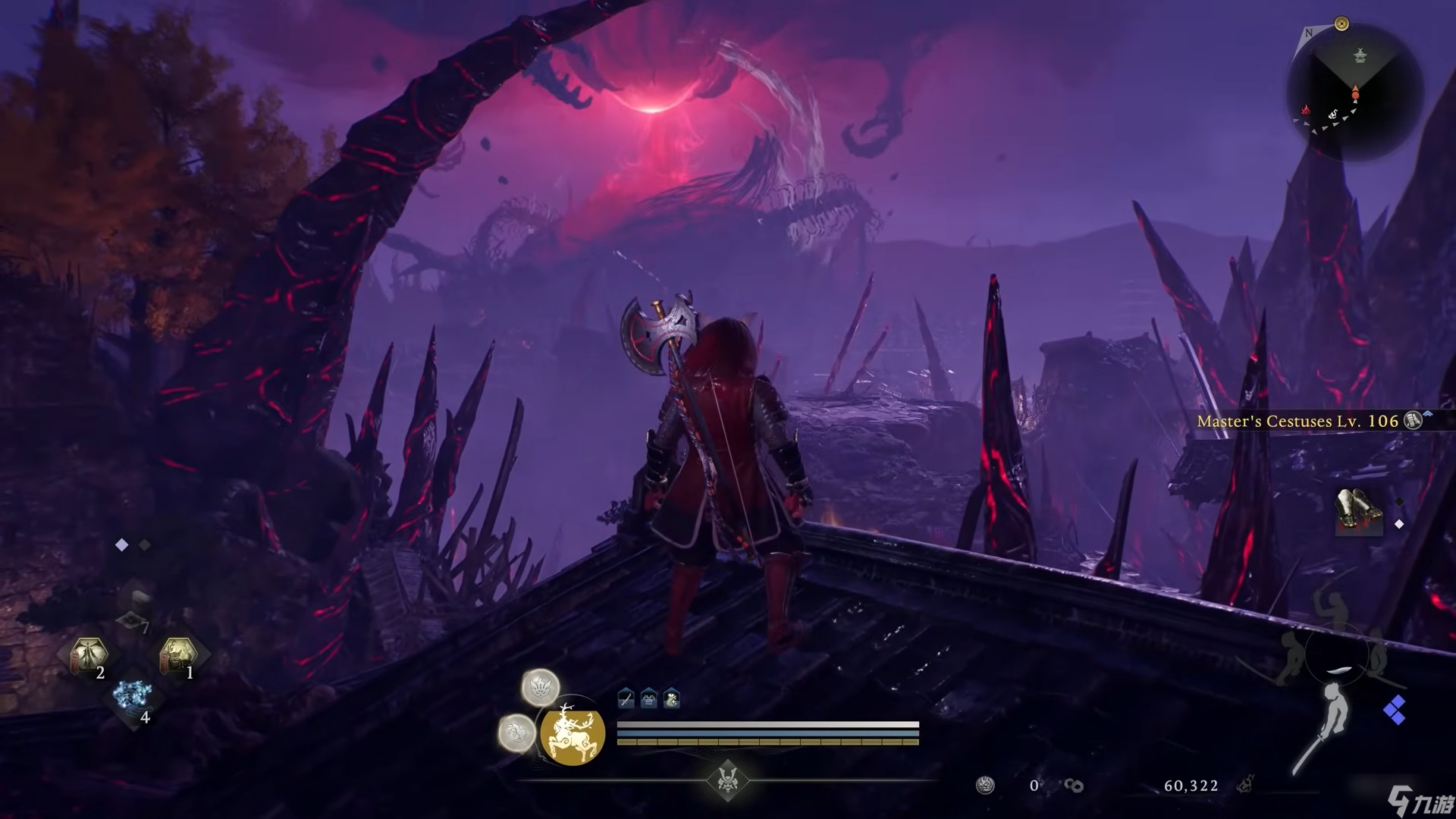Viewport: 1456px width, 819px height.
Task: Select the white spirit marker on the minimap
Action: pyautogui.click(x=1333, y=115)
